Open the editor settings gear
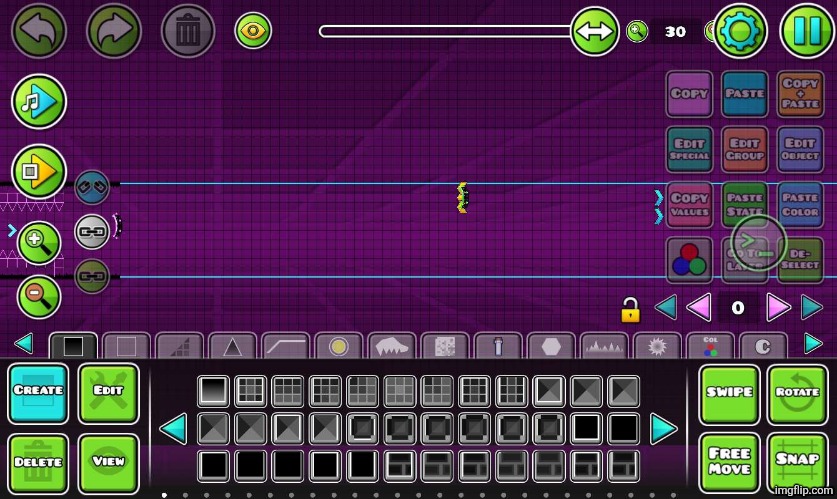The width and height of the screenshot is (837, 499). tap(740, 31)
